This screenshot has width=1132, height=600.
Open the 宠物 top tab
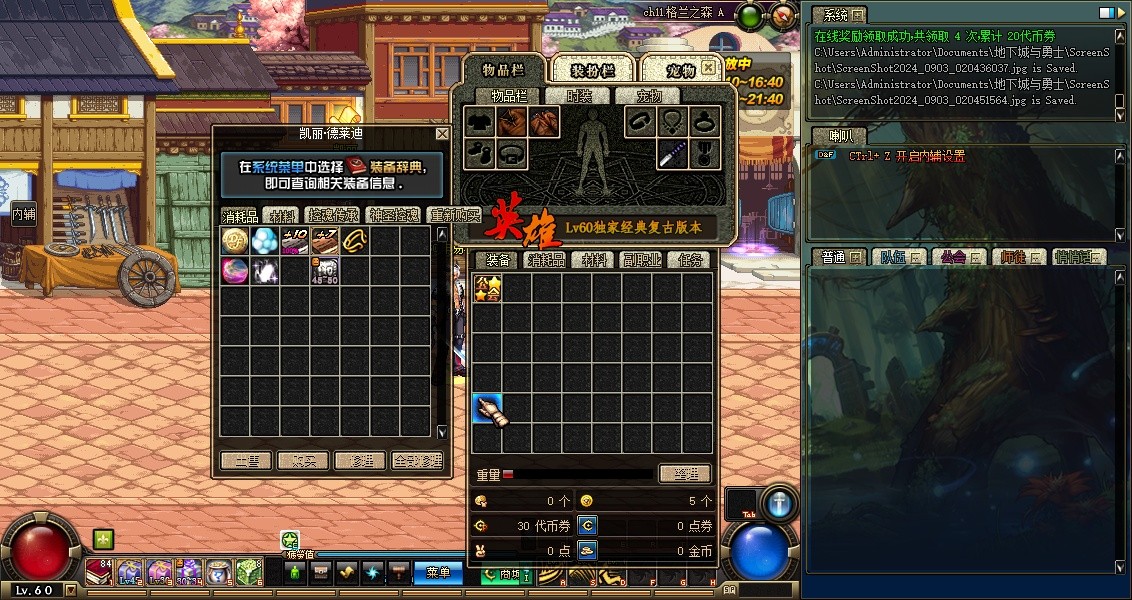tap(680, 70)
